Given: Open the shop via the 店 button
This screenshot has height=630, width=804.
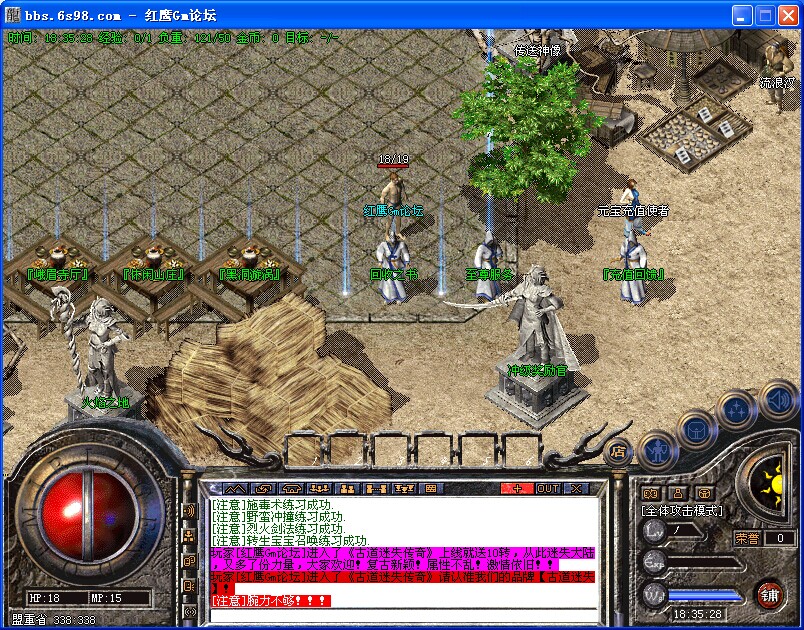Looking at the screenshot, I should tap(620, 452).
